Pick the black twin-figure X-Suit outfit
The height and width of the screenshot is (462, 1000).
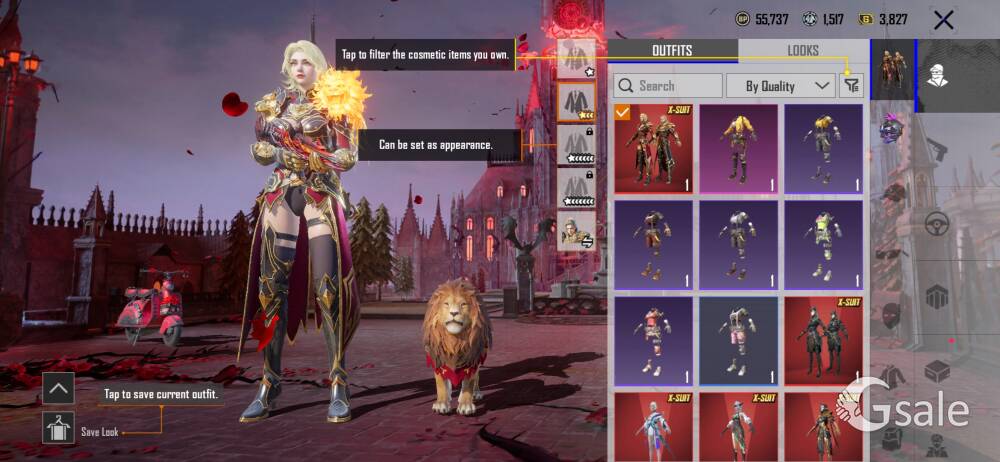pyautogui.click(x=823, y=340)
